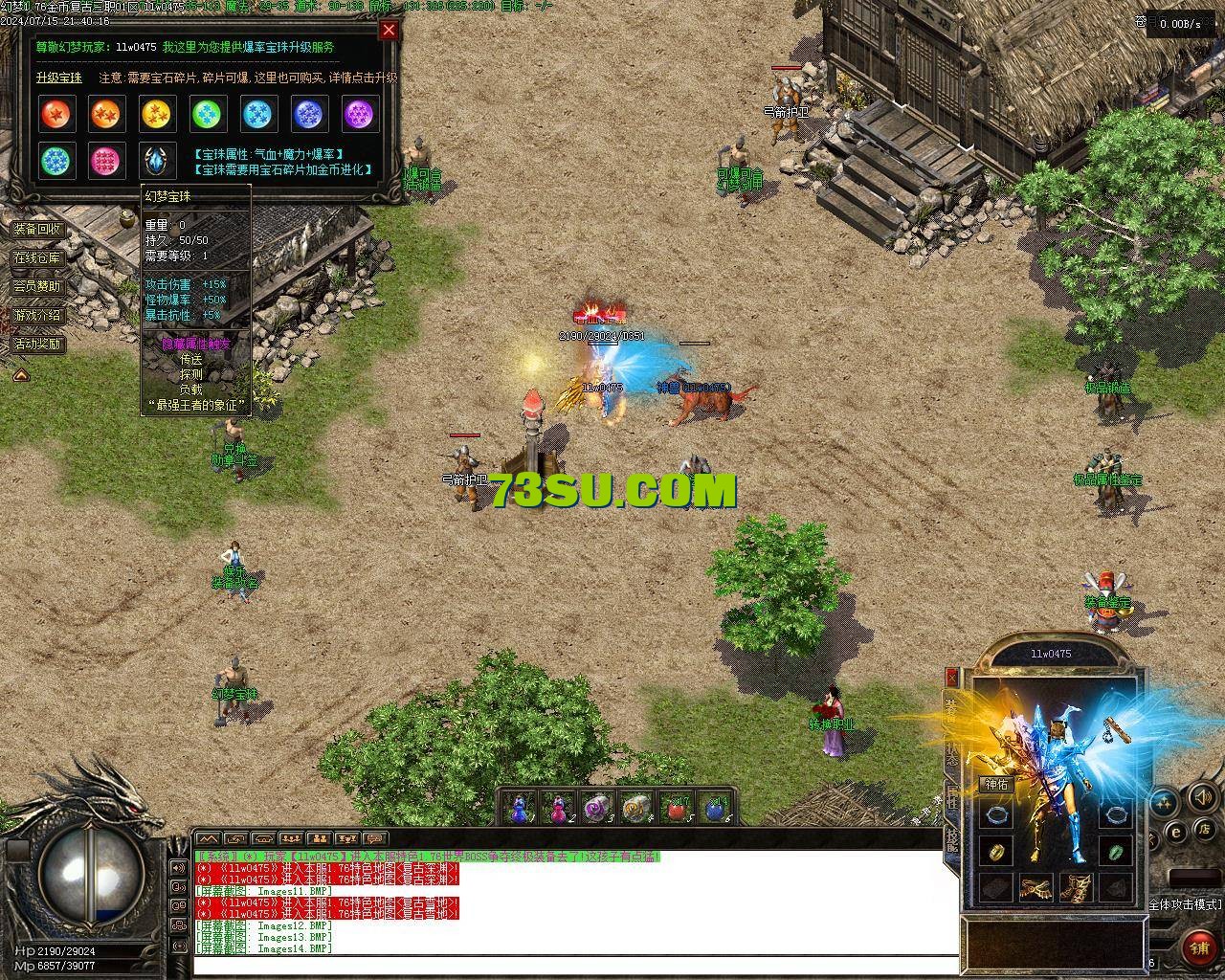
Task: Use the blue potion in hotbar slot 1
Action: (518, 808)
